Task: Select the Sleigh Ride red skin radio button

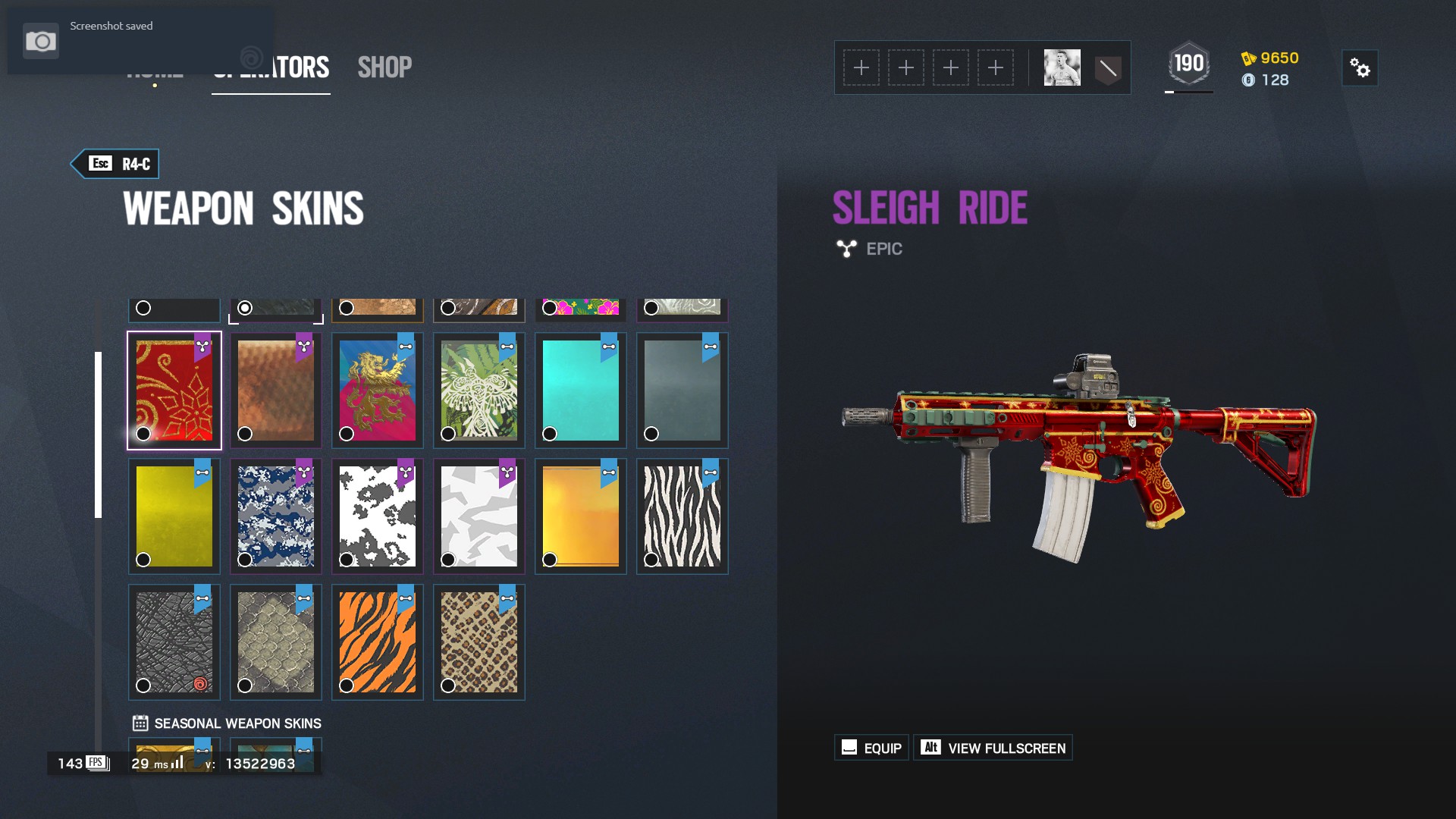Action: [144, 433]
